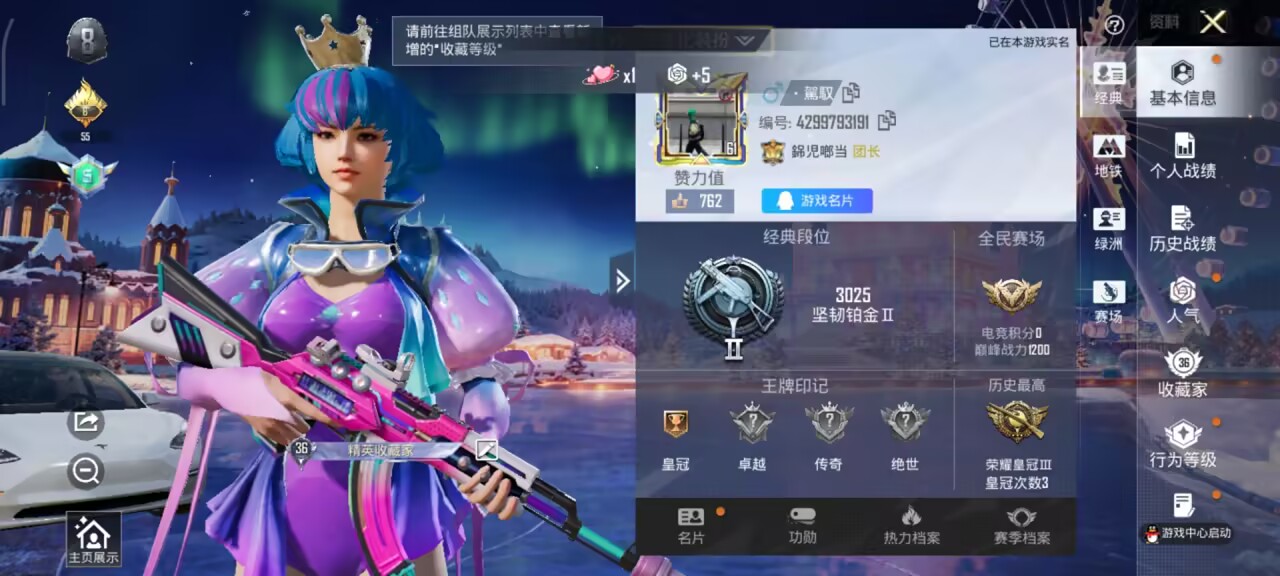Open the 名片 card section
The width and height of the screenshot is (1280, 576).
pos(691,526)
